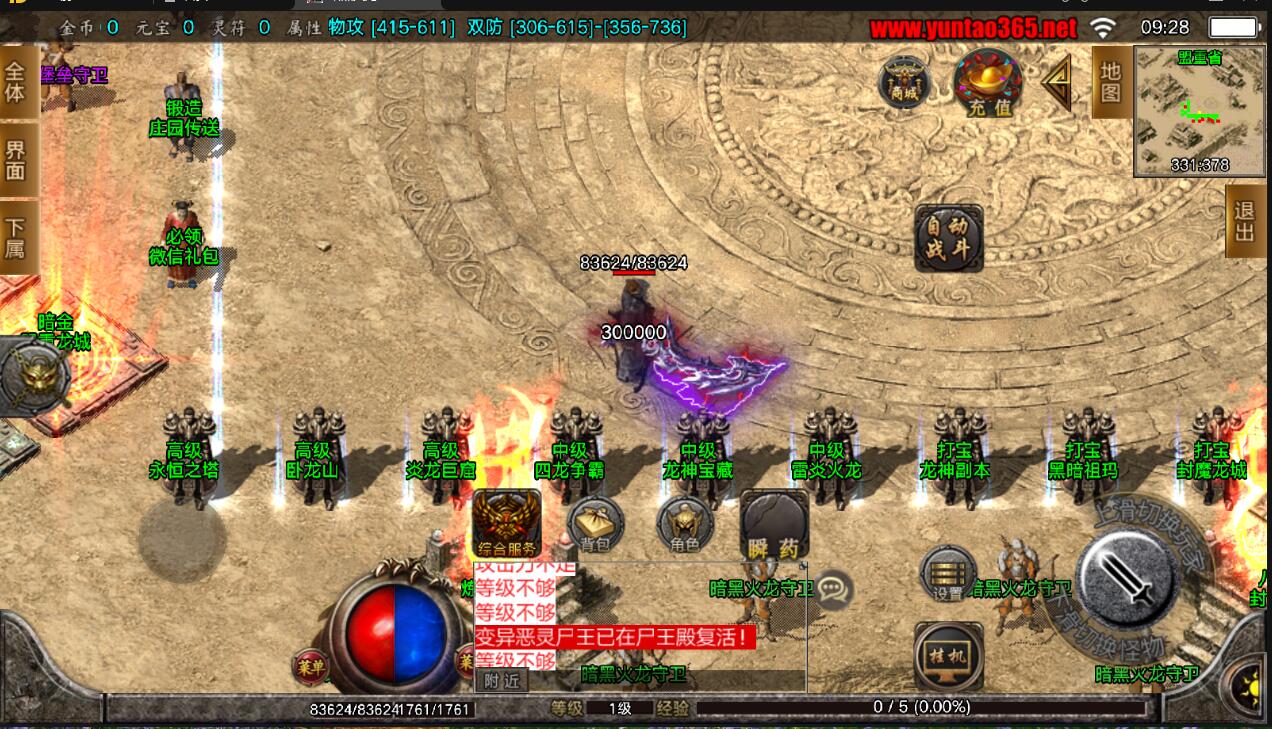Image resolution: width=1272 pixels, height=729 pixels.
Task: Select the 退出 exit button
Action: coord(1245,221)
